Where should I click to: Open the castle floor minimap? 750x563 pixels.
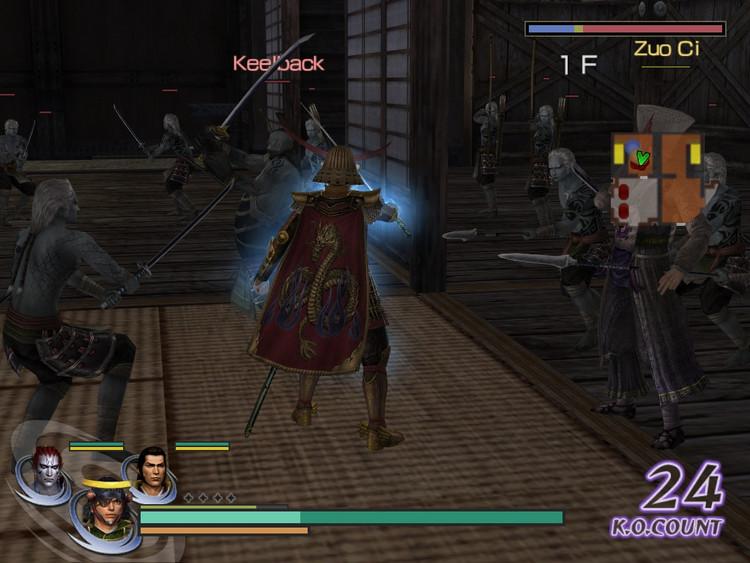(657, 178)
